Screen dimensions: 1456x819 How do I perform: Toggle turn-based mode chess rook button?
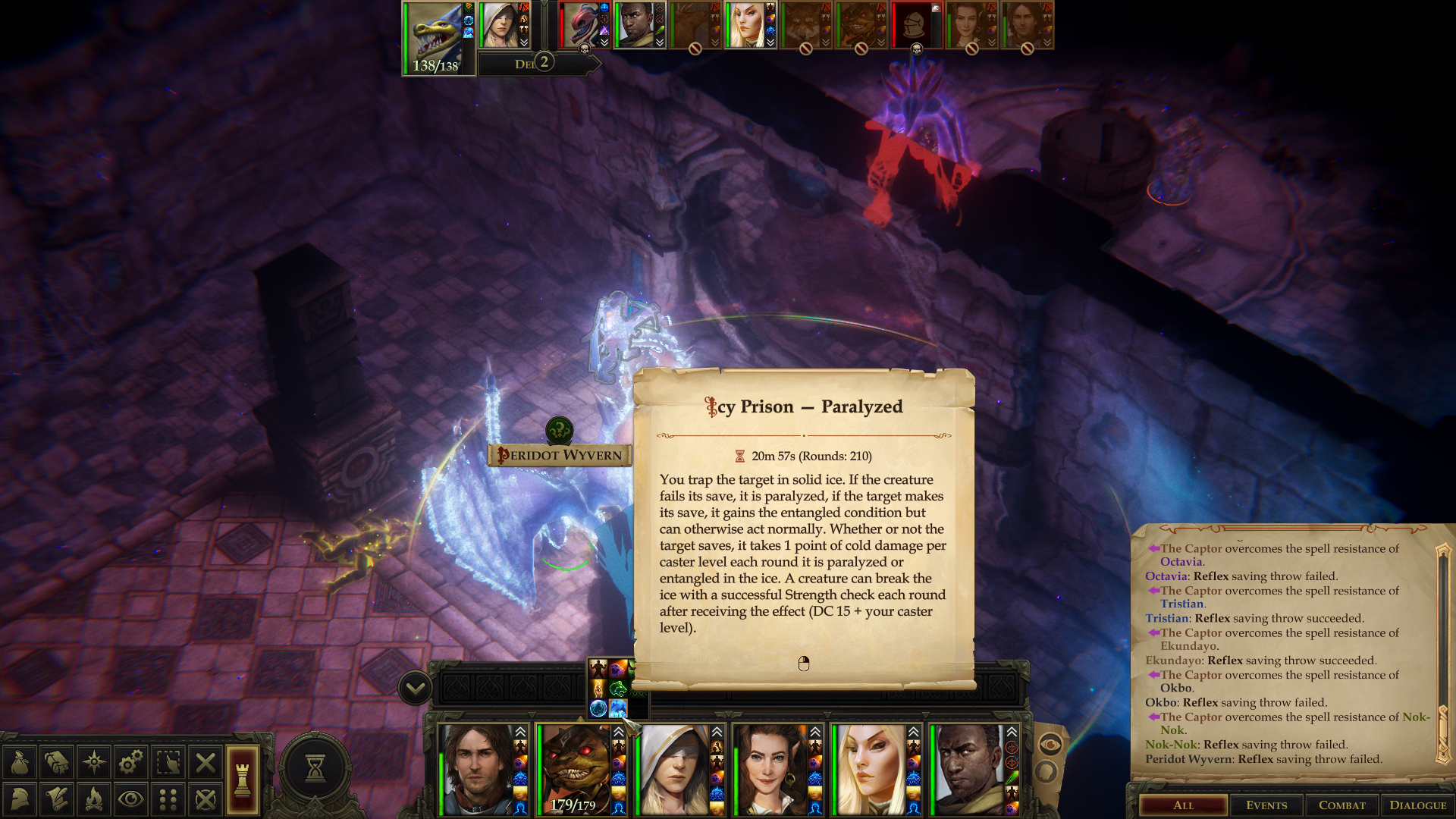(243, 780)
